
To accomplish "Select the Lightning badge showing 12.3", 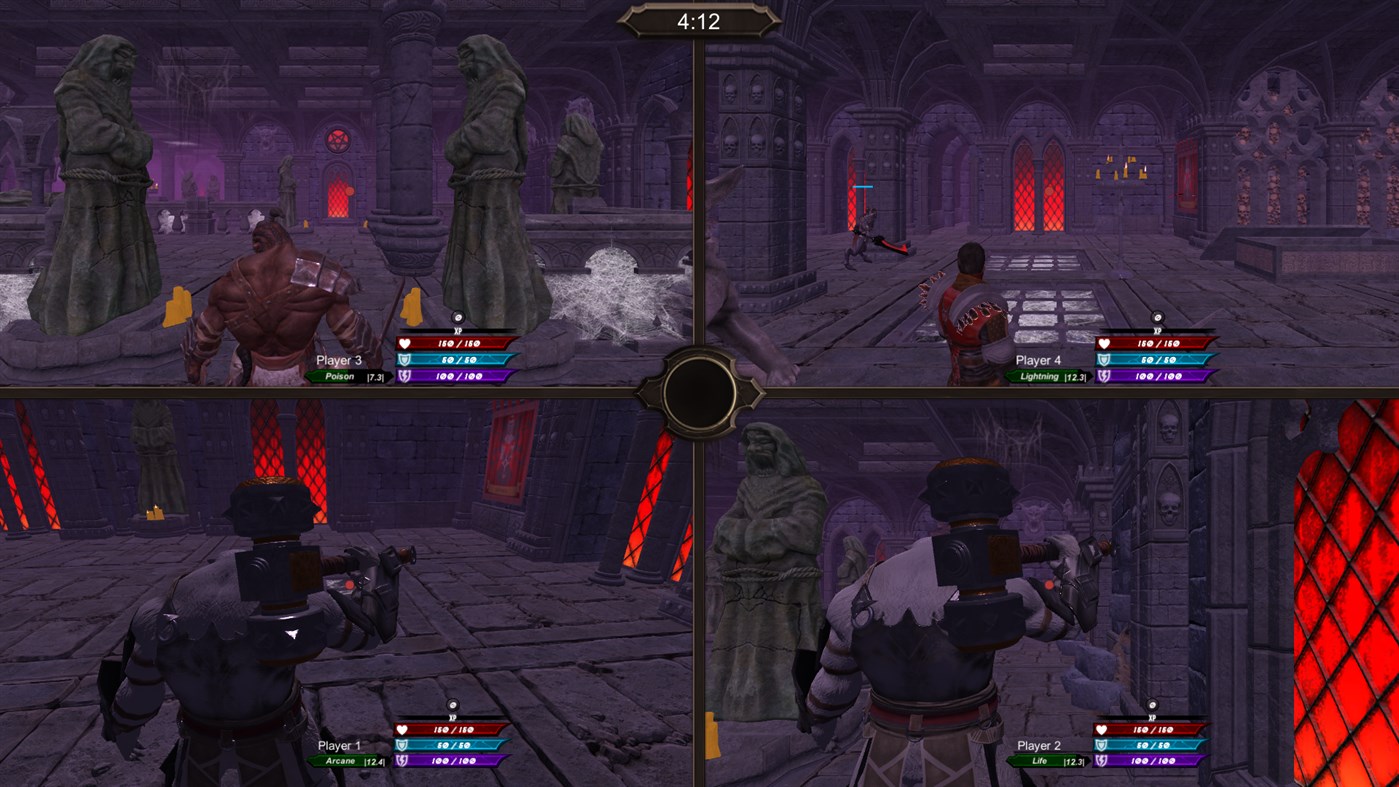I will tap(1038, 377).
